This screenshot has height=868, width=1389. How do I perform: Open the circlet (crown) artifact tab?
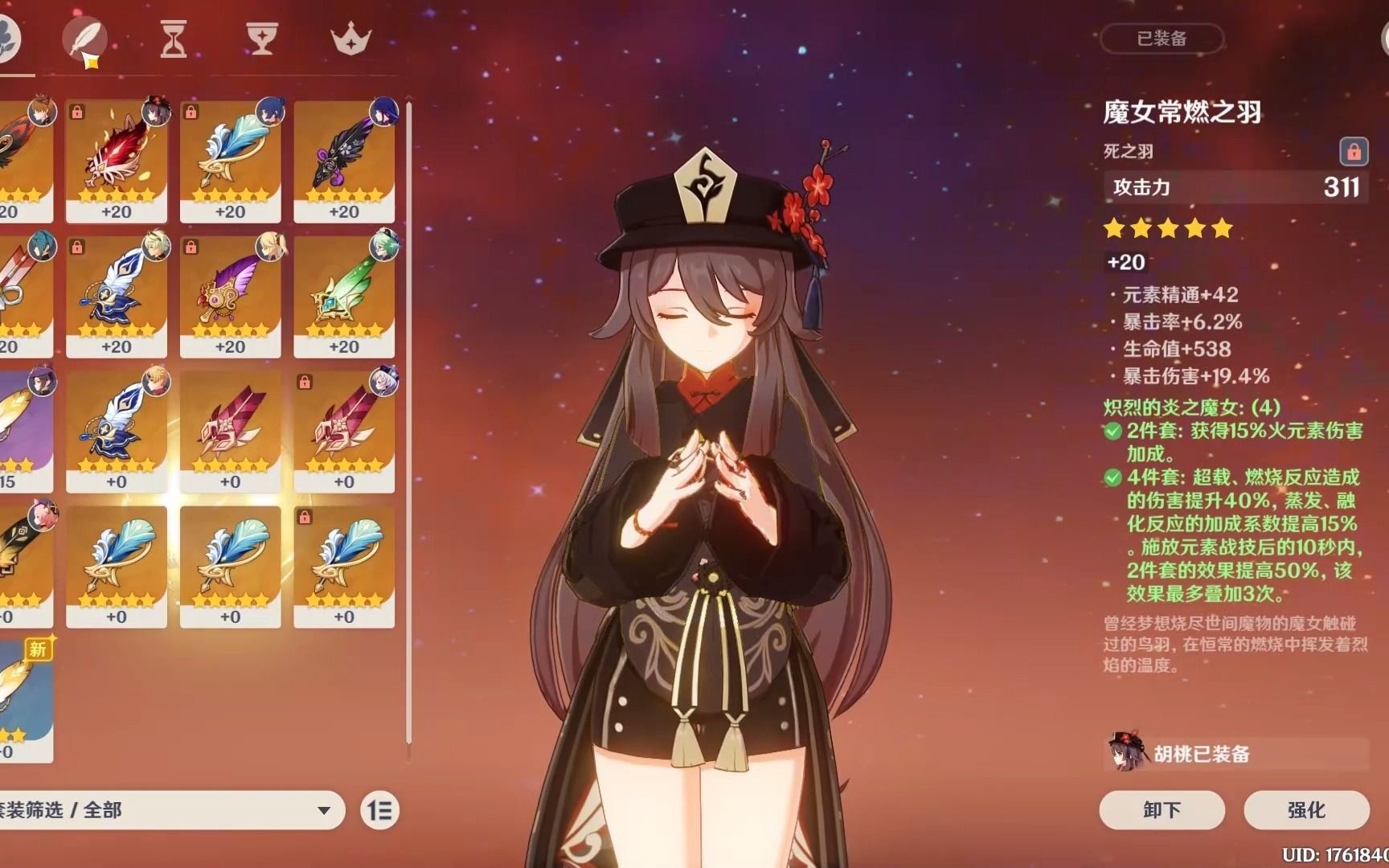coord(350,38)
